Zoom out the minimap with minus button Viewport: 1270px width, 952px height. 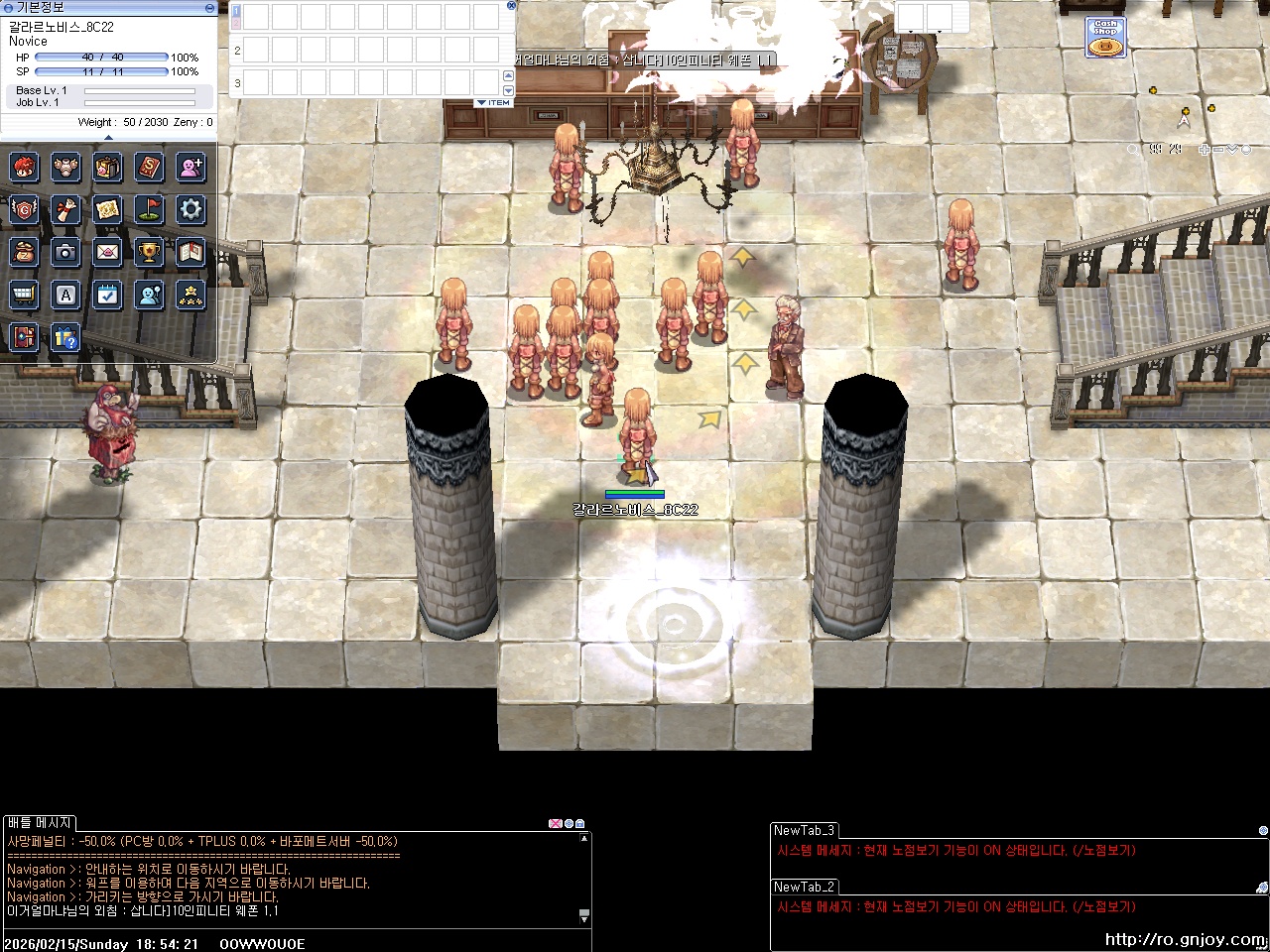pyautogui.click(x=1217, y=150)
